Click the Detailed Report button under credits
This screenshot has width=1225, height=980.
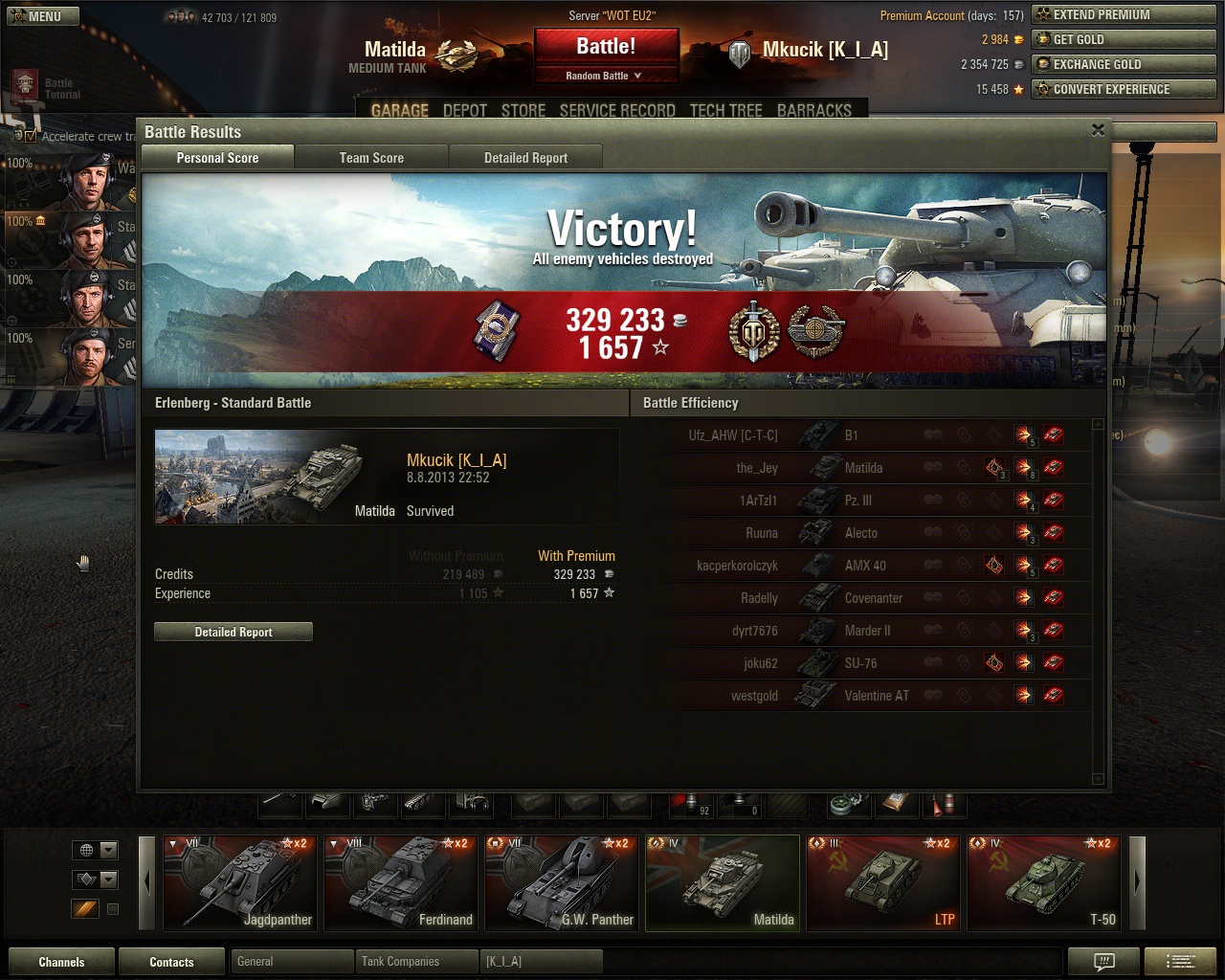click(x=234, y=632)
